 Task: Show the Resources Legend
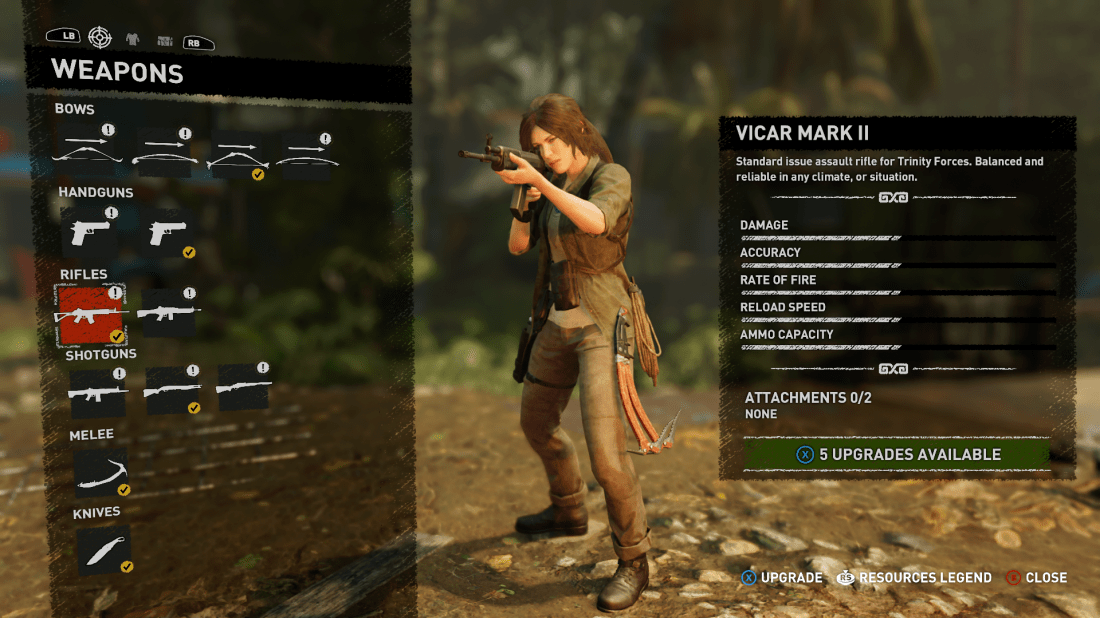pyautogui.click(x=914, y=578)
